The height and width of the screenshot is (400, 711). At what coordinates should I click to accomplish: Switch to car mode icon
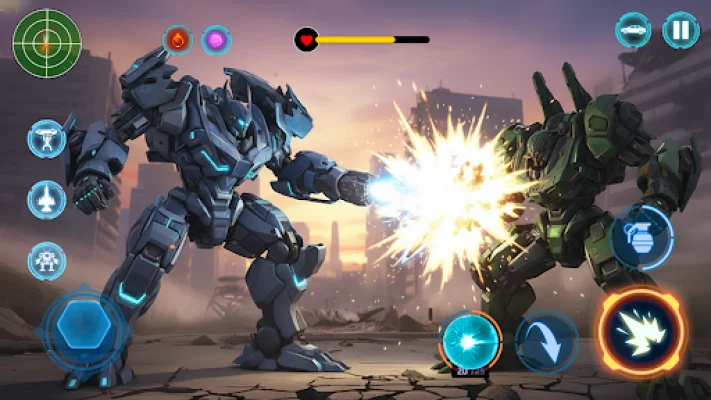[633, 30]
